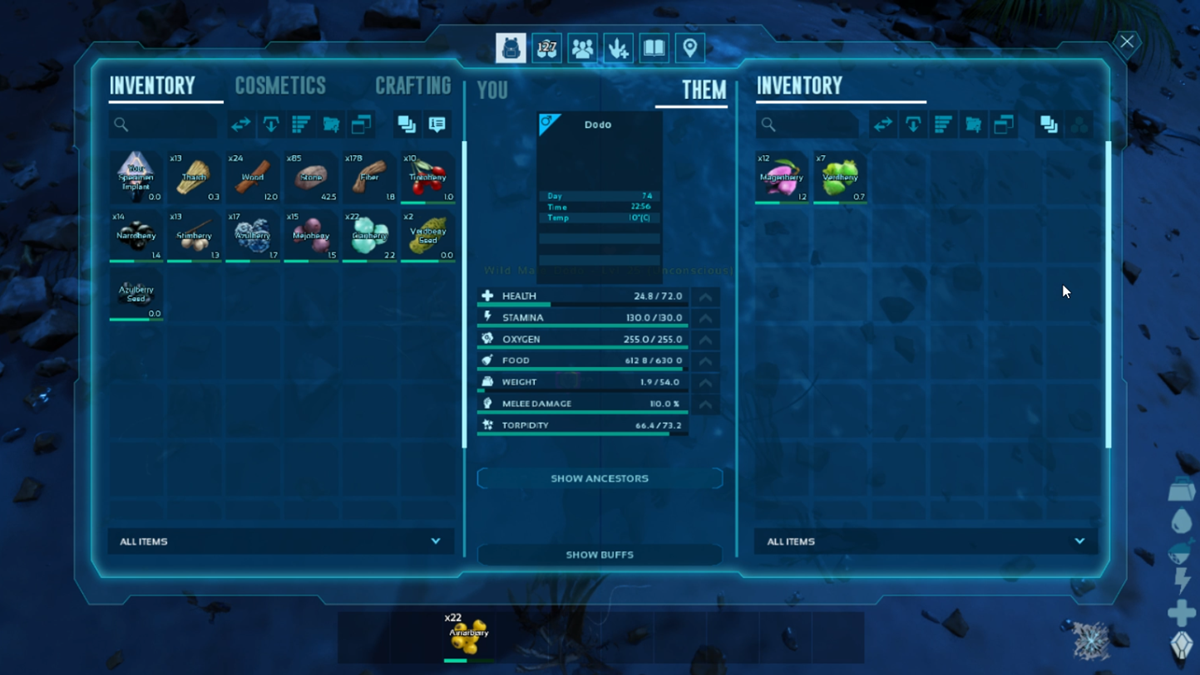Open the tribe group menu tab

tap(582, 48)
